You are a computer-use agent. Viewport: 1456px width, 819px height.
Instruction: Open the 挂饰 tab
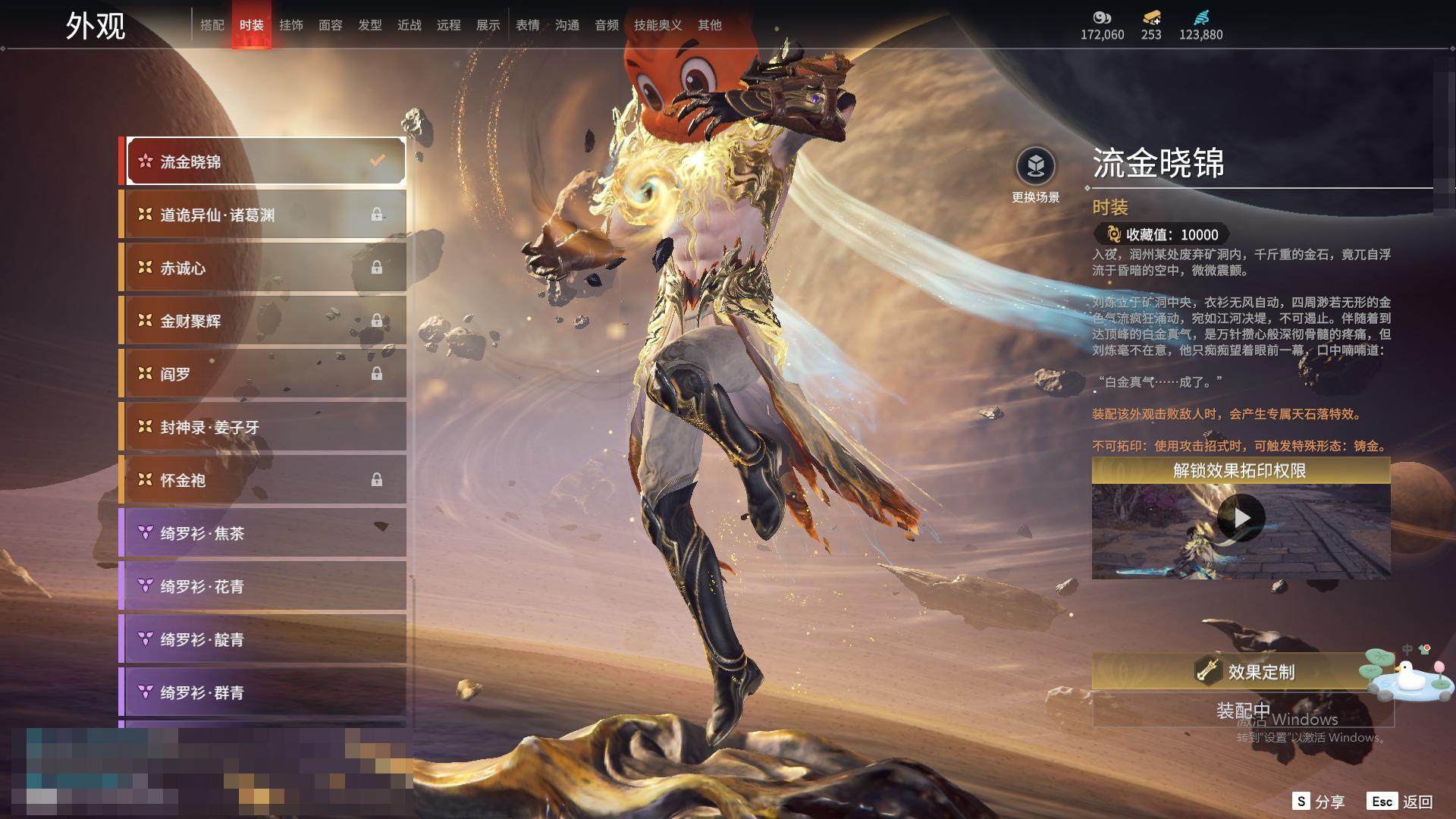pos(291,25)
